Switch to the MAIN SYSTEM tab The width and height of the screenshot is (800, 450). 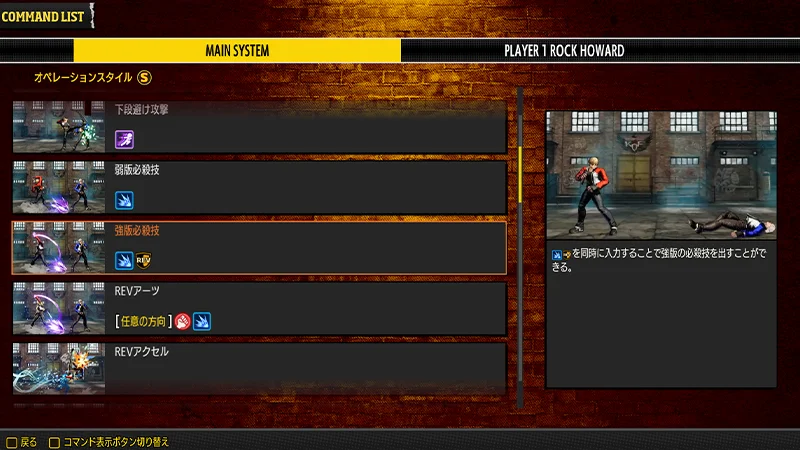pyautogui.click(x=237, y=50)
